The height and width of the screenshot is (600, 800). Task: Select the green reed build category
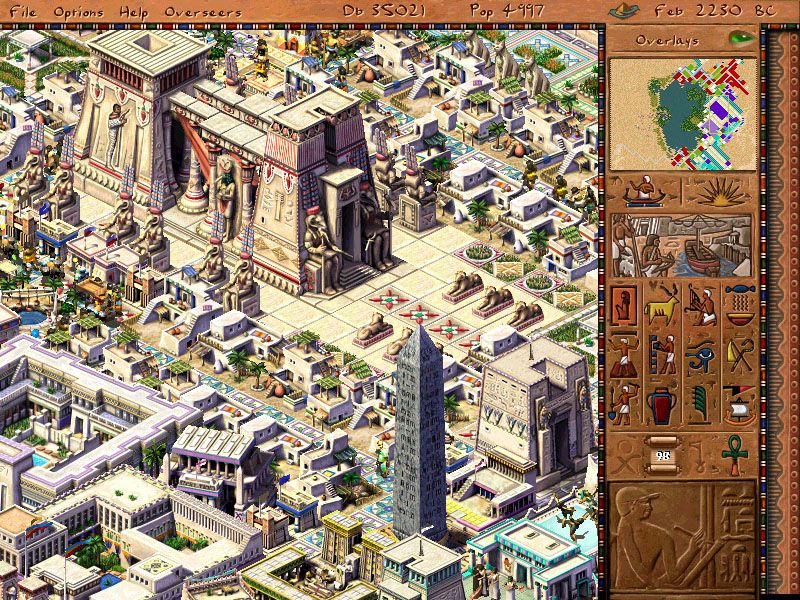click(700, 405)
